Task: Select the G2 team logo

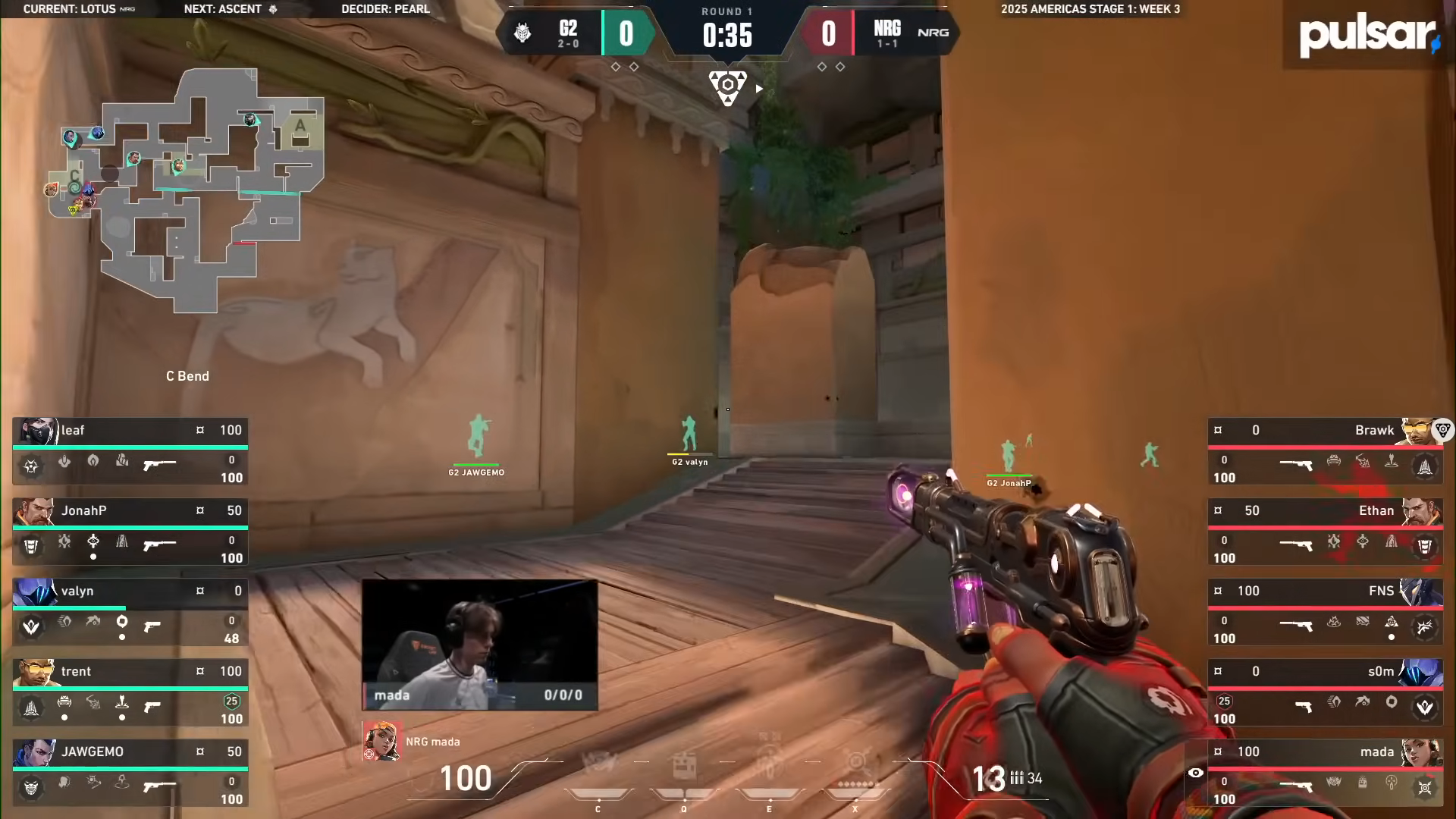Action: tap(522, 33)
